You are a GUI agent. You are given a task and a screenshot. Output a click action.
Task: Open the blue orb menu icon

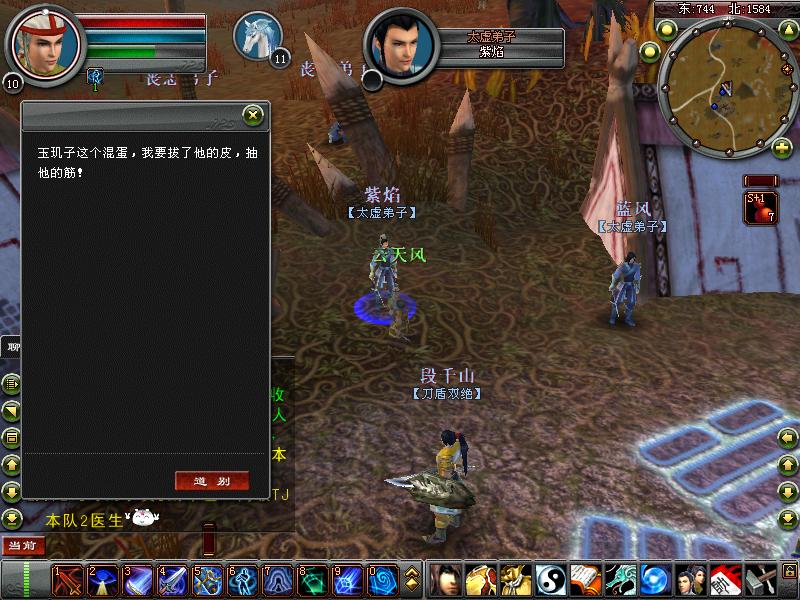pyautogui.click(x=654, y=580)
